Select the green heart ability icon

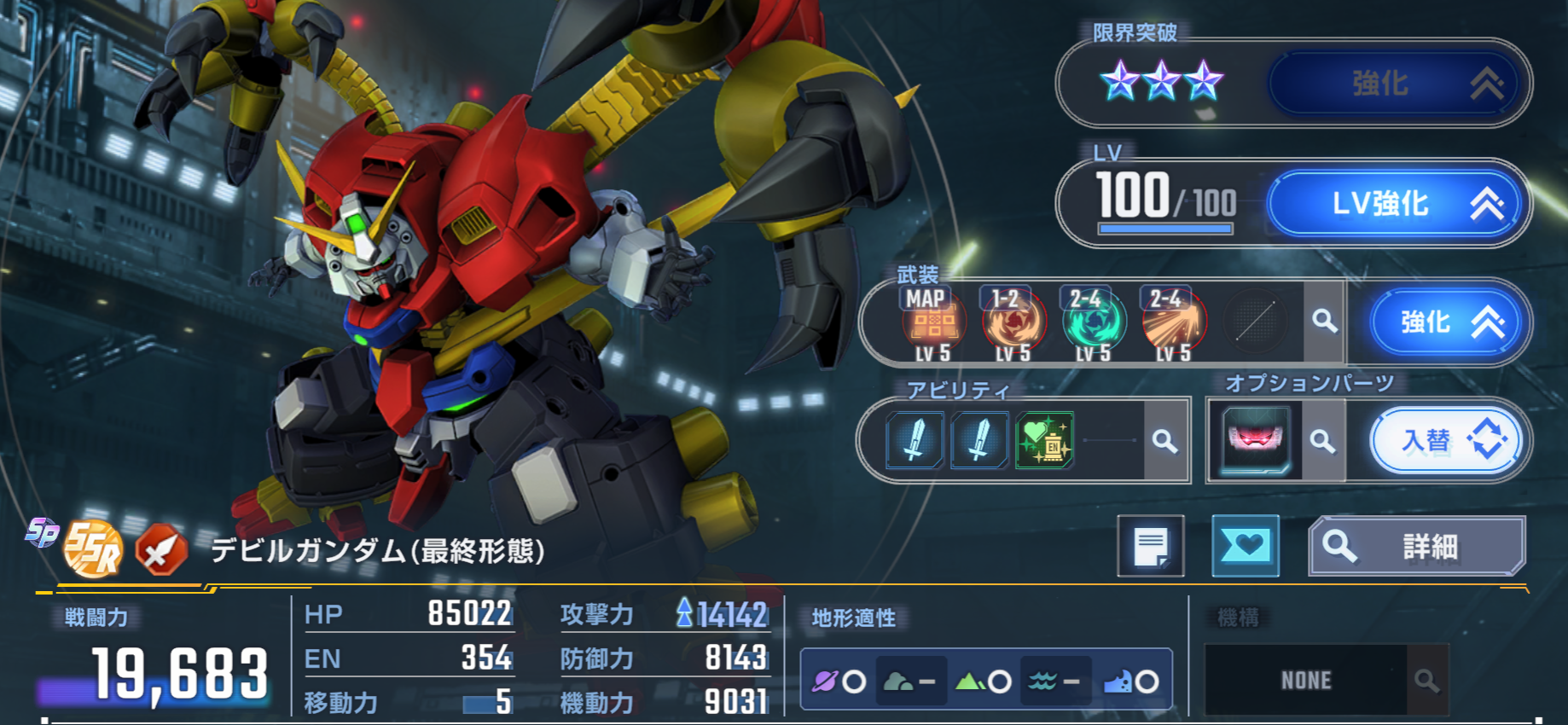click(1044, 441)
